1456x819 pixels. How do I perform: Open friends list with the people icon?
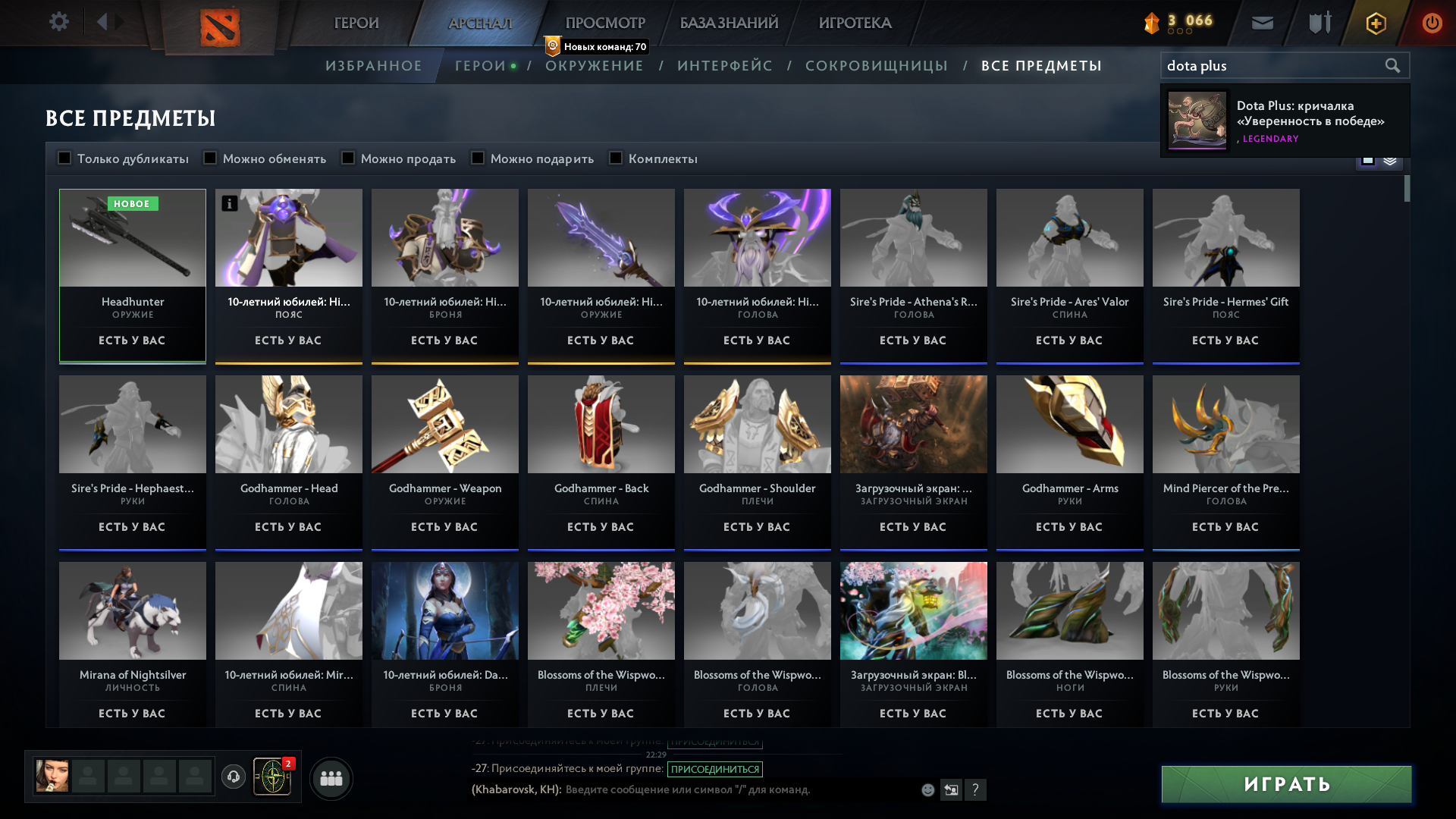tap(331, 777)
